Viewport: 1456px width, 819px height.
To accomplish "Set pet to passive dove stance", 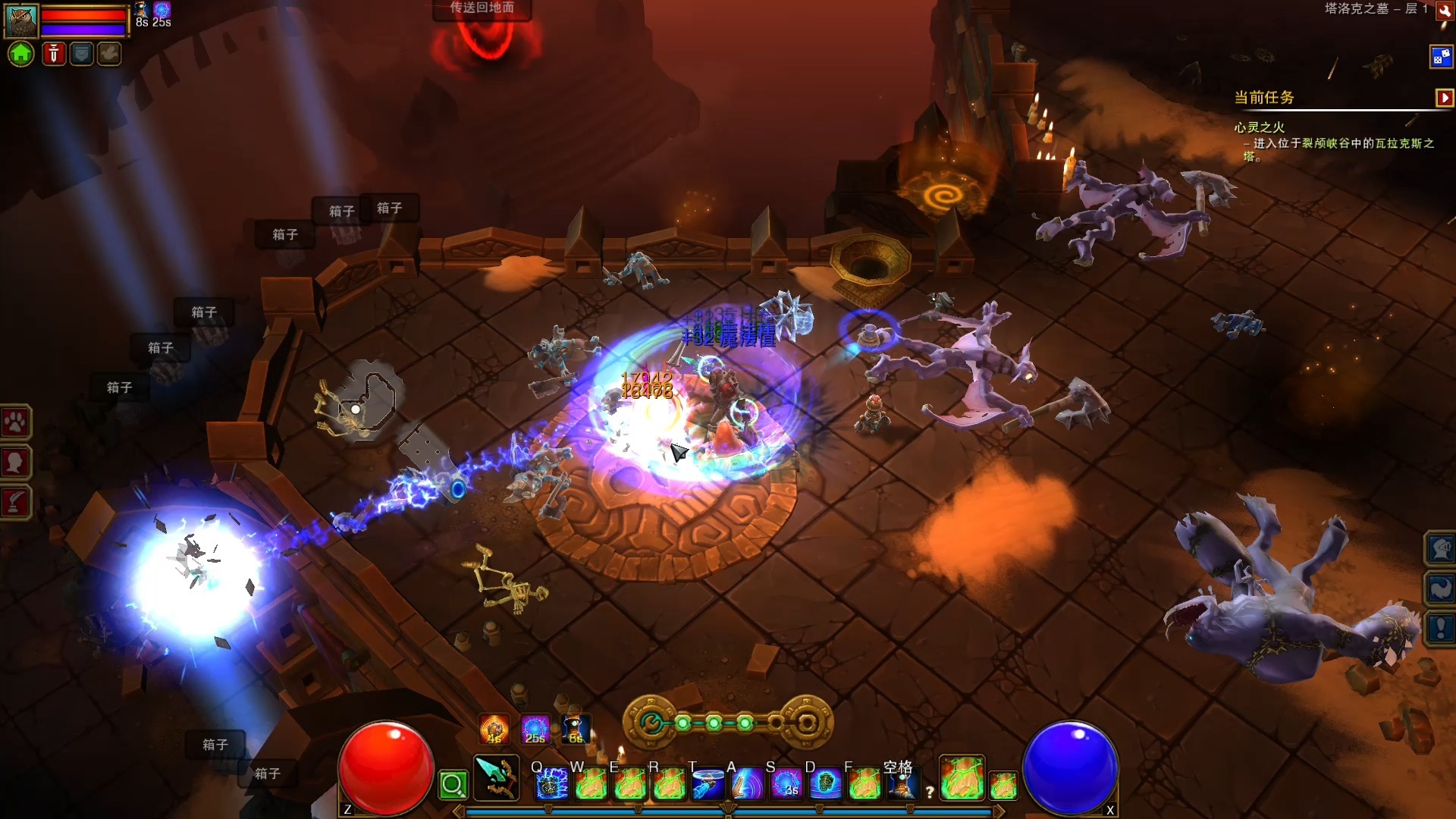I will pos(109,54).
